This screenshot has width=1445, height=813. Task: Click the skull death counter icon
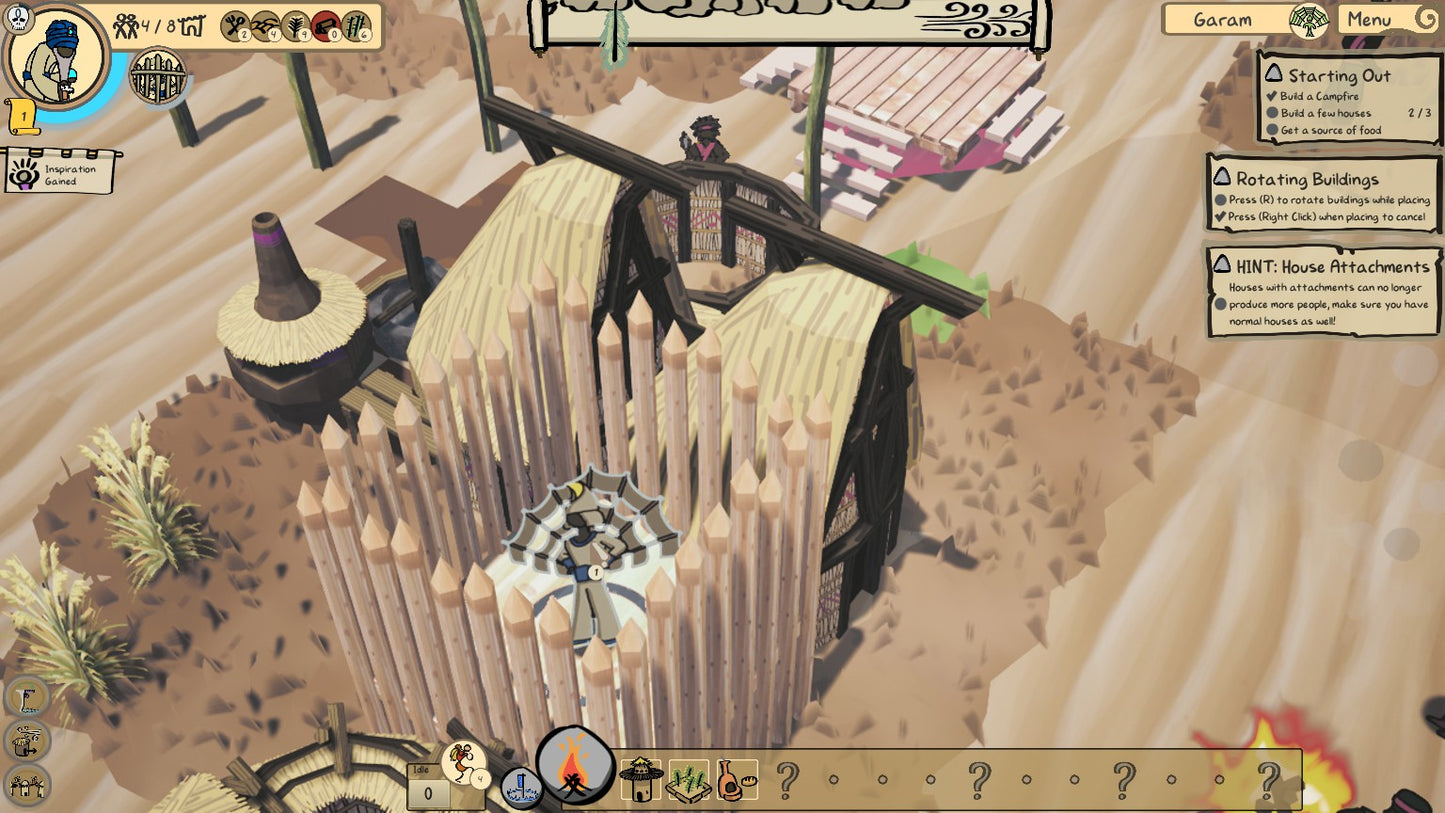point(19,17)
